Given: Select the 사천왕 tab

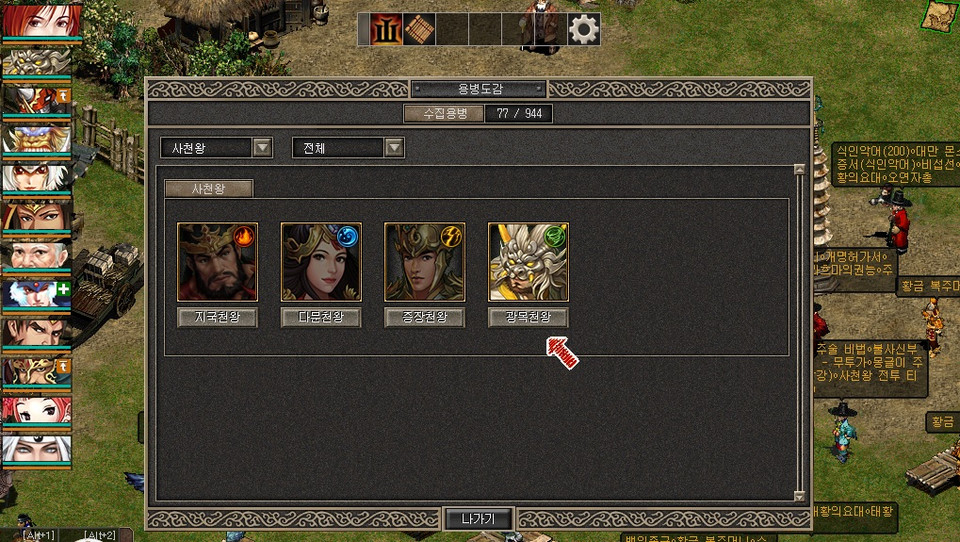Looking at the screenshot, I should pyautogui.click(x=209, y=188).
